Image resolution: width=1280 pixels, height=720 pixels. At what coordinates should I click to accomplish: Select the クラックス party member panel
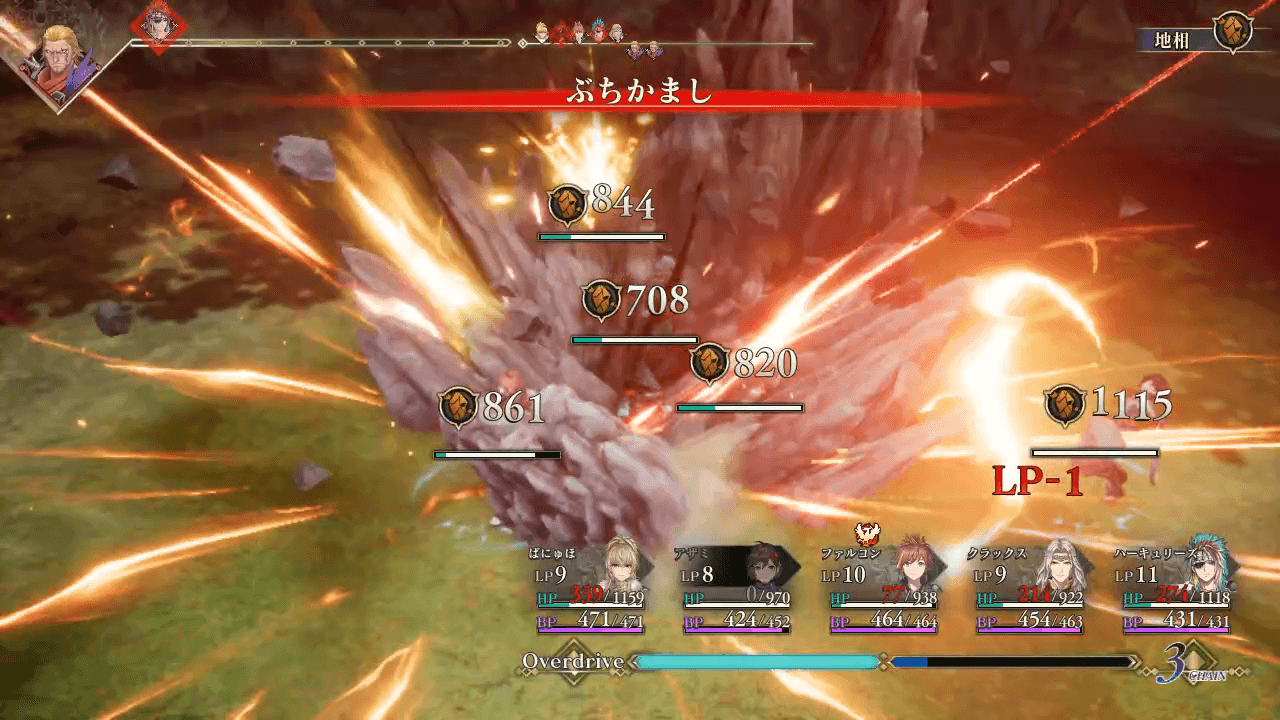1031,588
